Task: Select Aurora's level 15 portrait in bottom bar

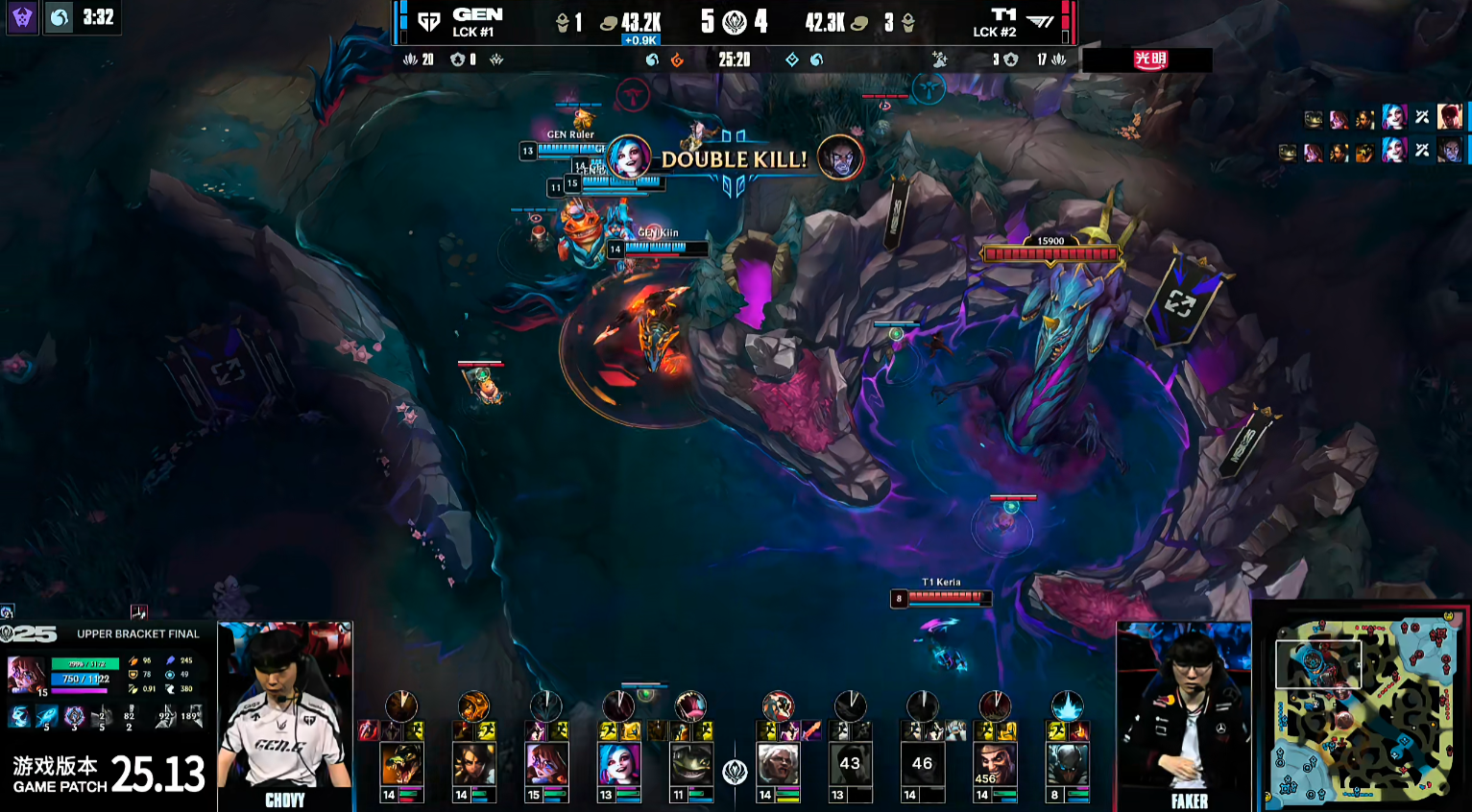Action: pyautogui.click(x=546, y=765)
